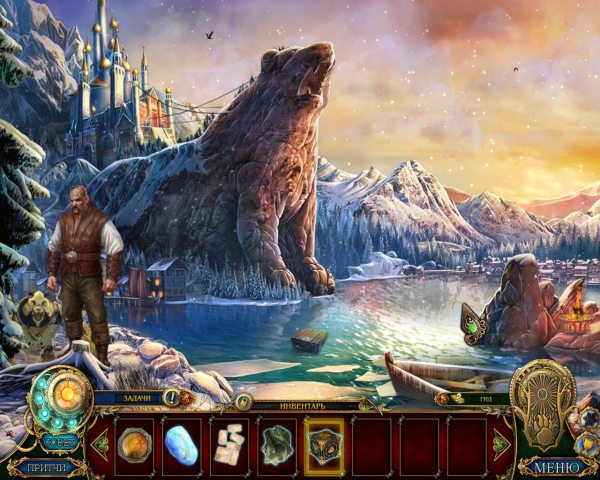Open the ГИД strategy guide

coord(487,397)
